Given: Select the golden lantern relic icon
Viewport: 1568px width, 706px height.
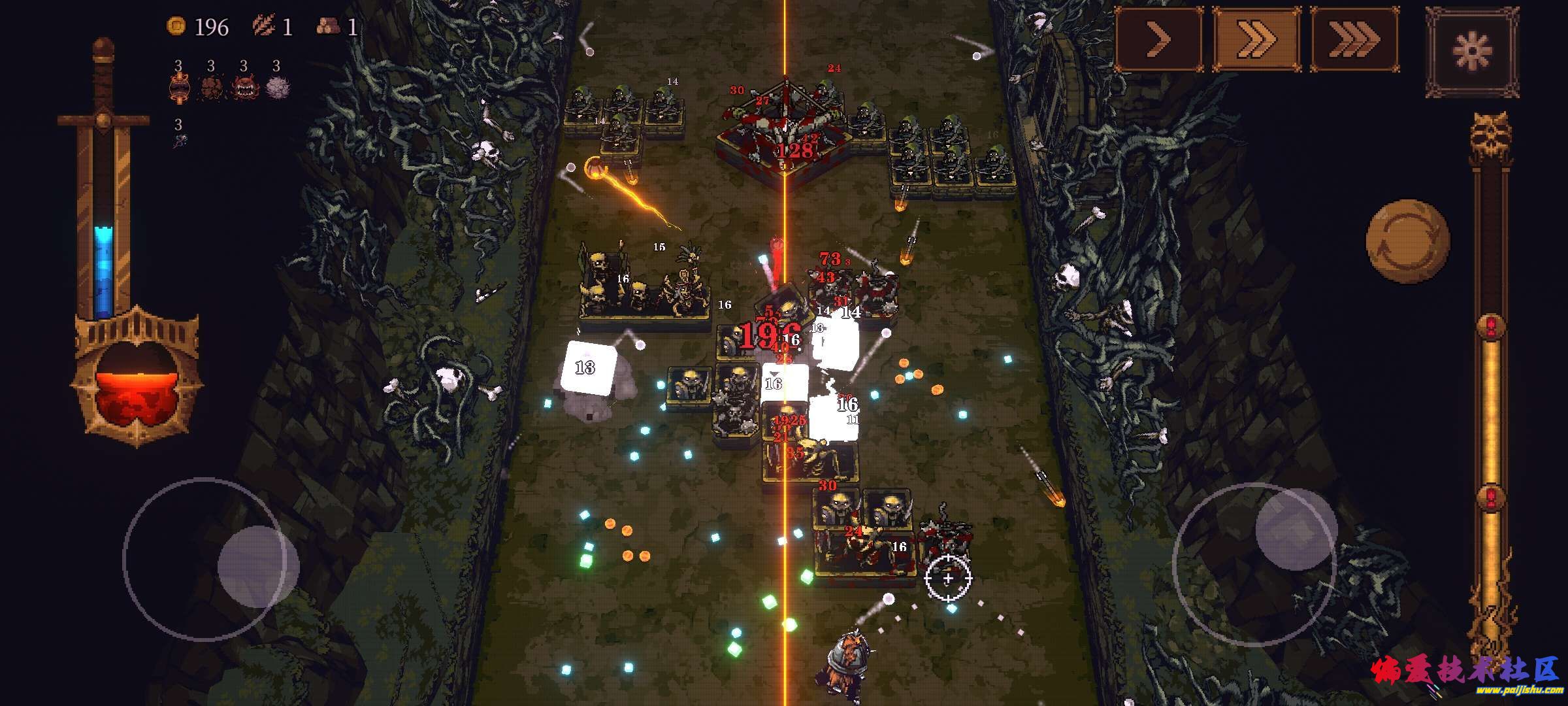Looking at the screenshot, I should (x=178, y=88).
